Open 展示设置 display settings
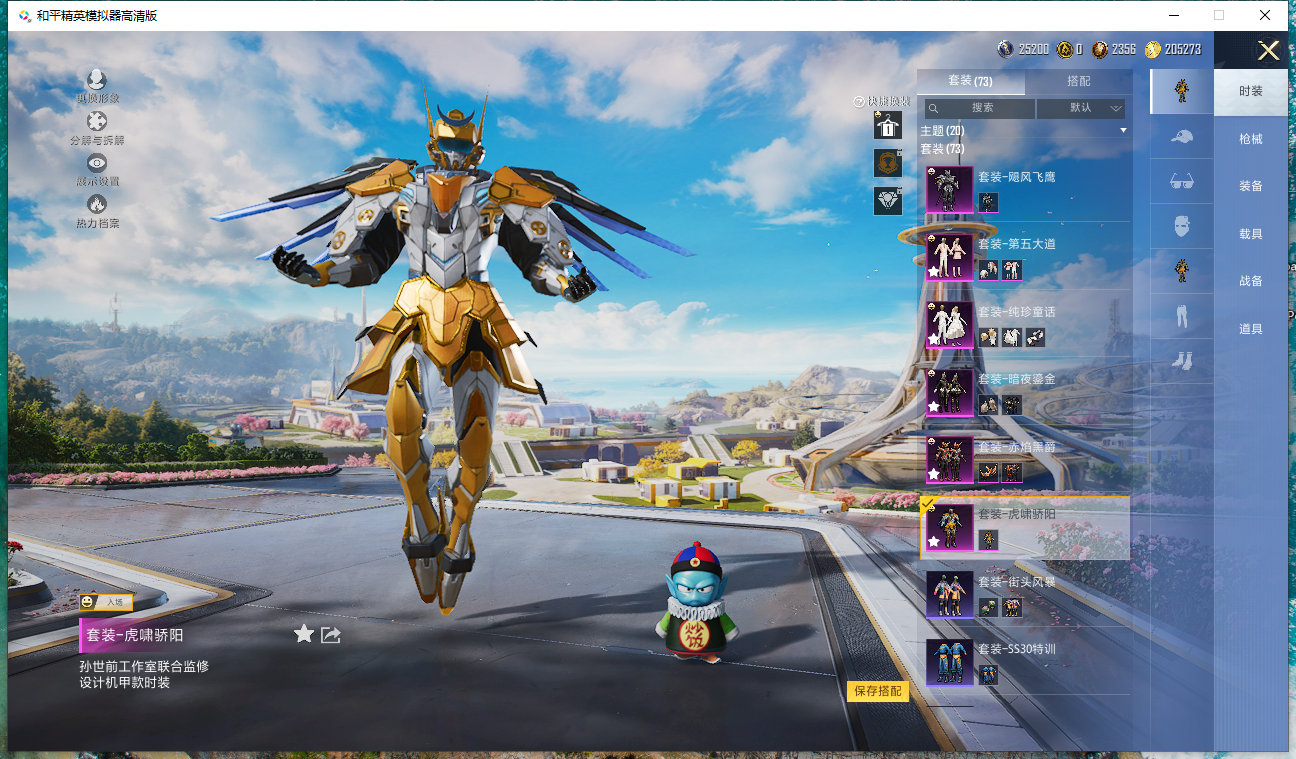 97,169
